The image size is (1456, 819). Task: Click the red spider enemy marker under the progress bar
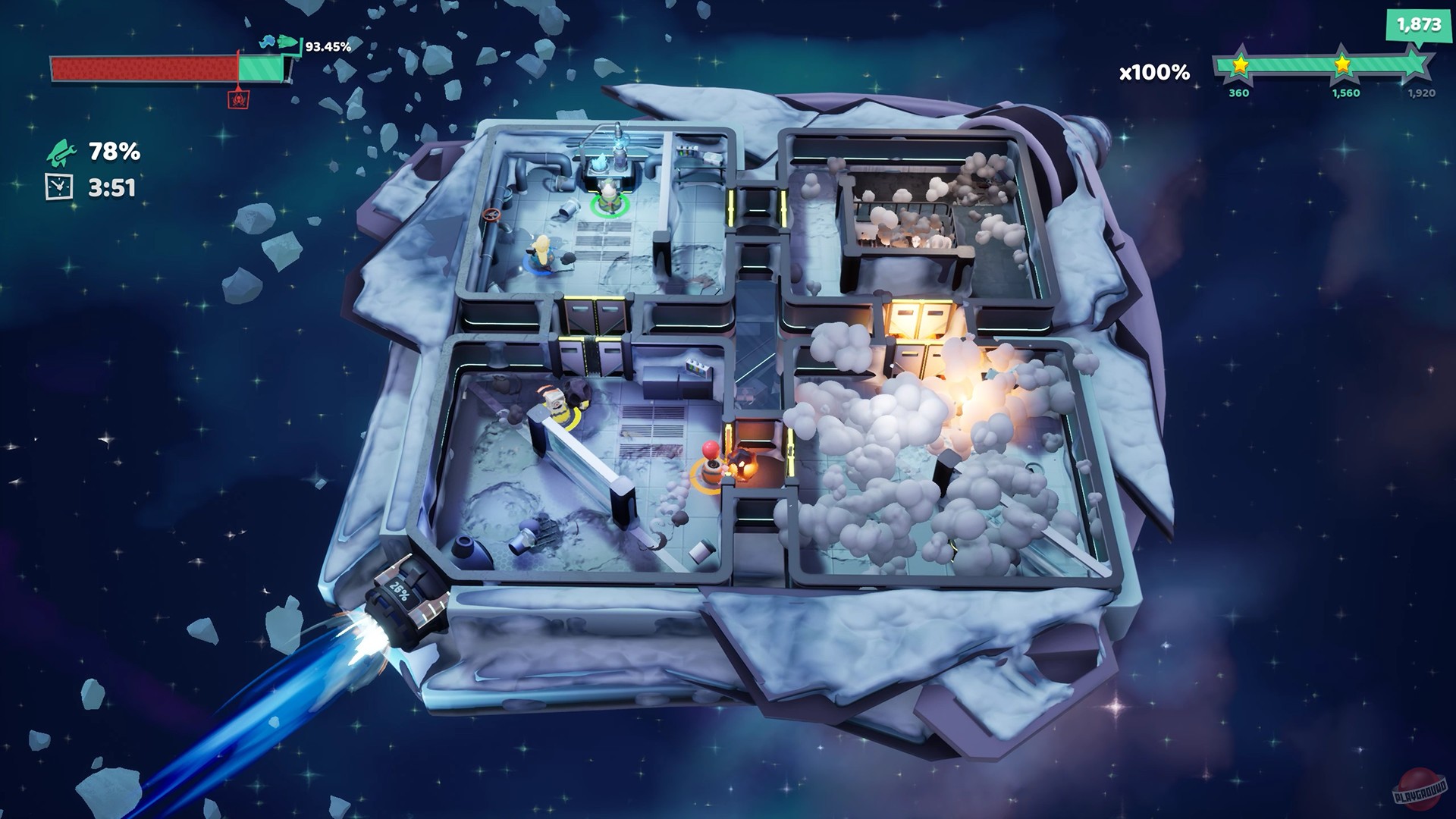[x=239, y=101]
